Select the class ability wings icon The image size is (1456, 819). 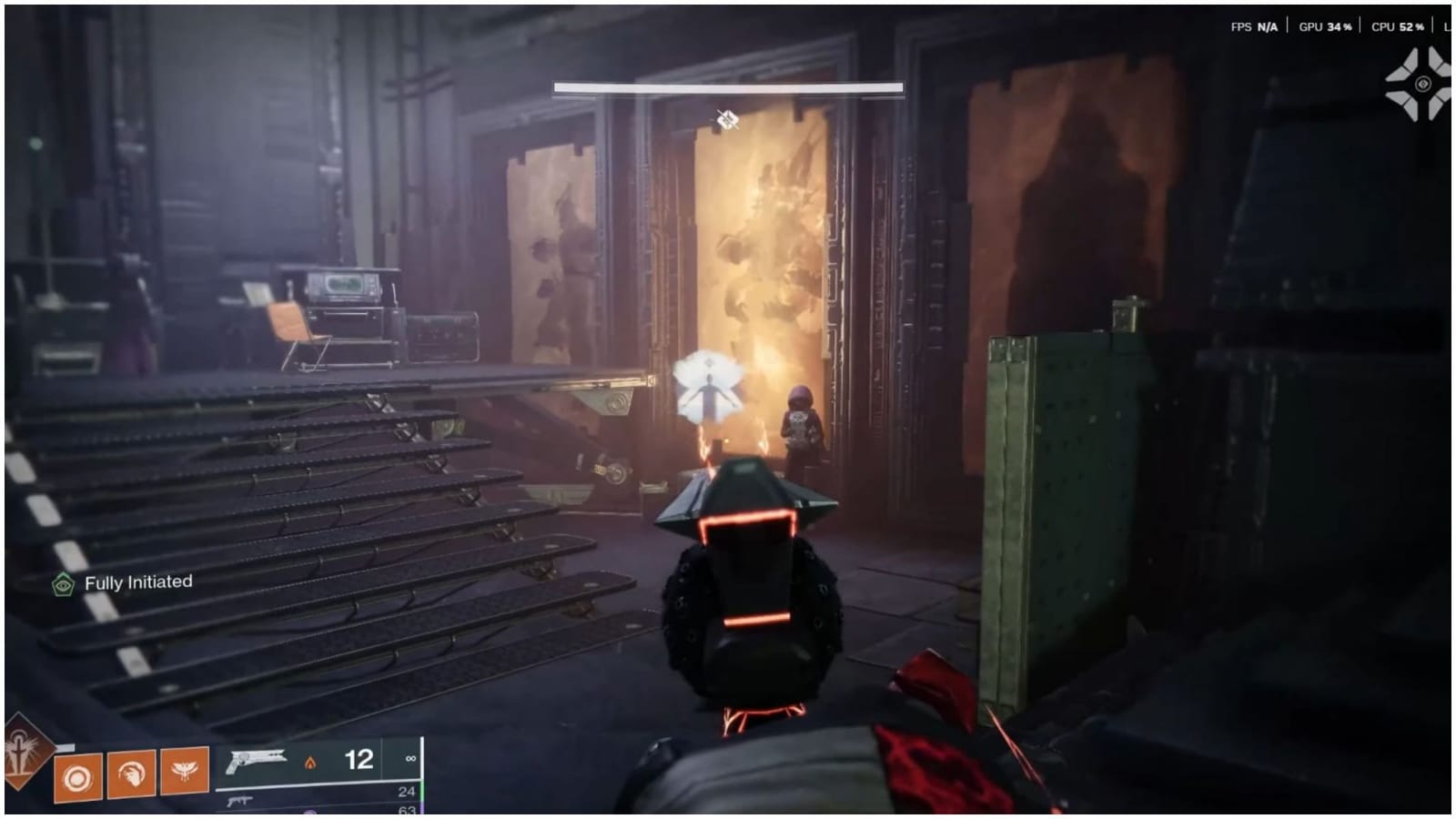(x=185, y=771)
